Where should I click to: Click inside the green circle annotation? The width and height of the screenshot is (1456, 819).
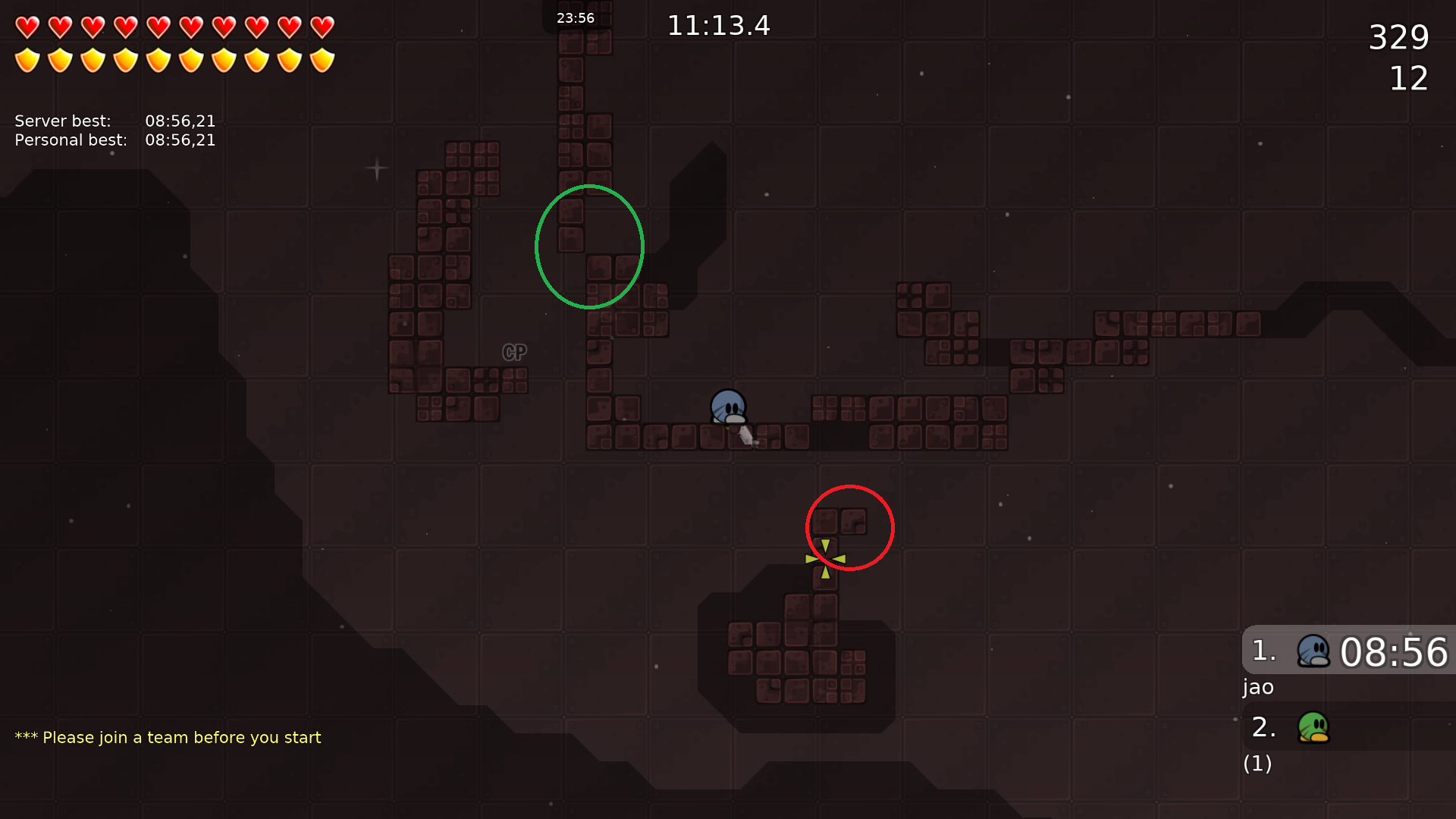click(590, 246)
